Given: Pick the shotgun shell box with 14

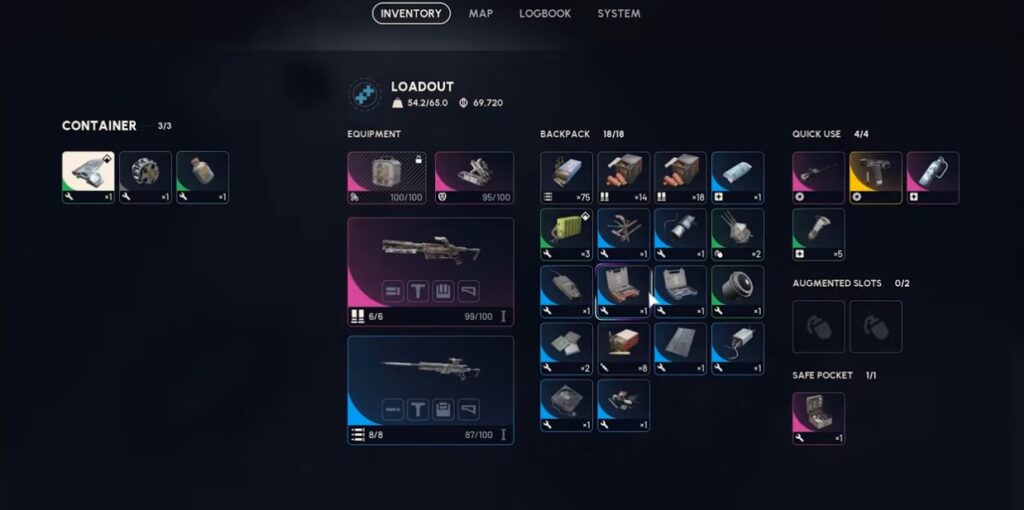Looking at the screenshot, I should (624, 177).
